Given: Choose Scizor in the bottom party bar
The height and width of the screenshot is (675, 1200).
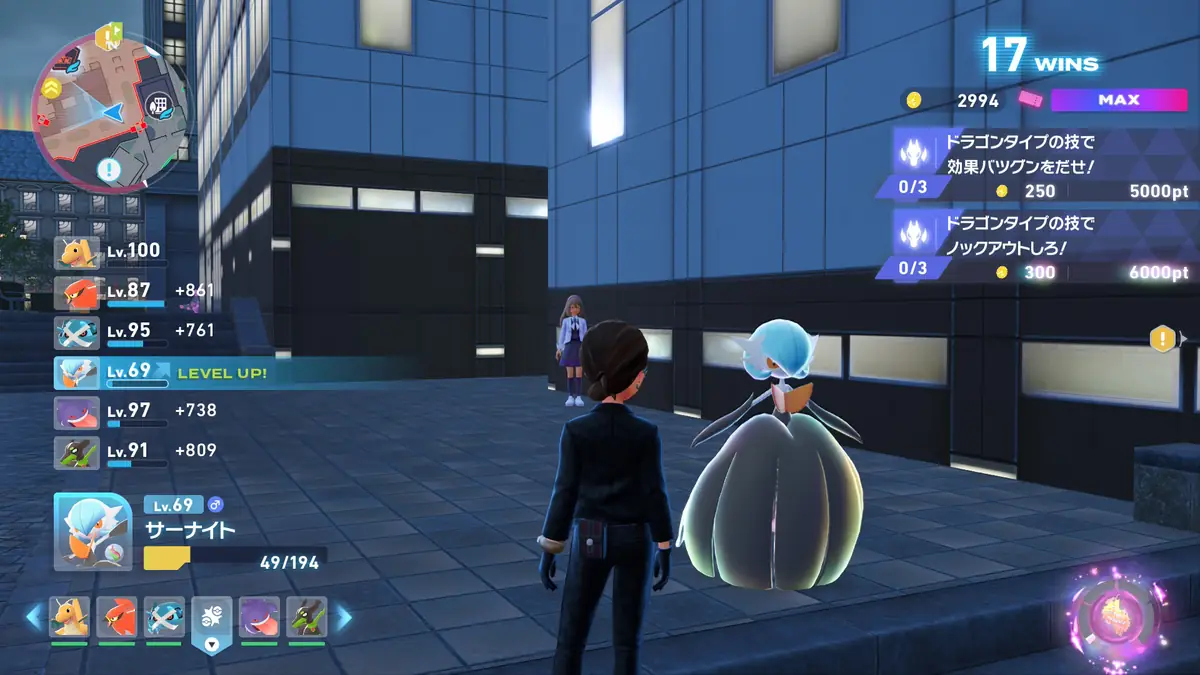Looking at the screenshot, I should coord(117,618).
